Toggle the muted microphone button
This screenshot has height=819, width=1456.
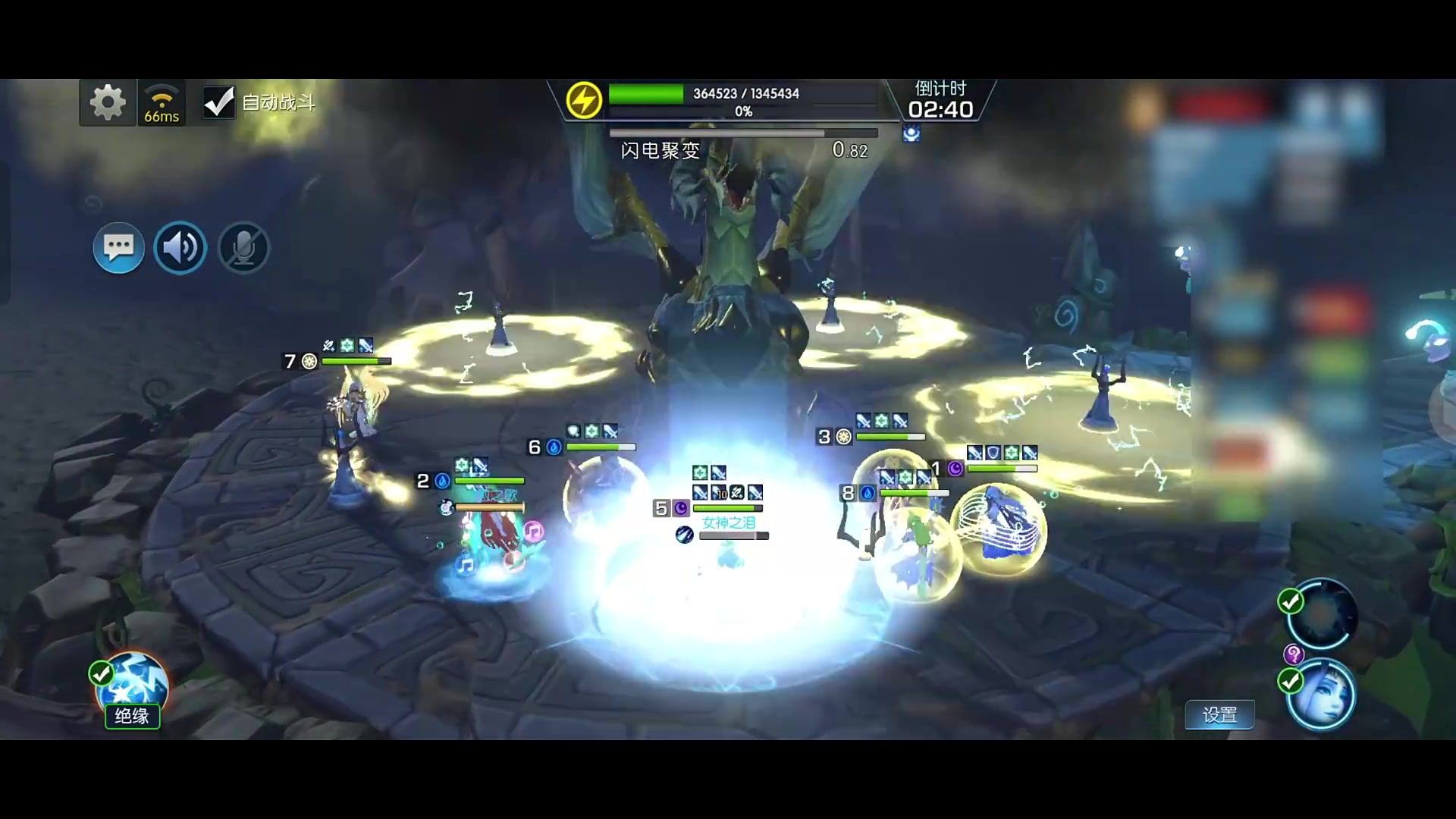click(x=243, y=247)
